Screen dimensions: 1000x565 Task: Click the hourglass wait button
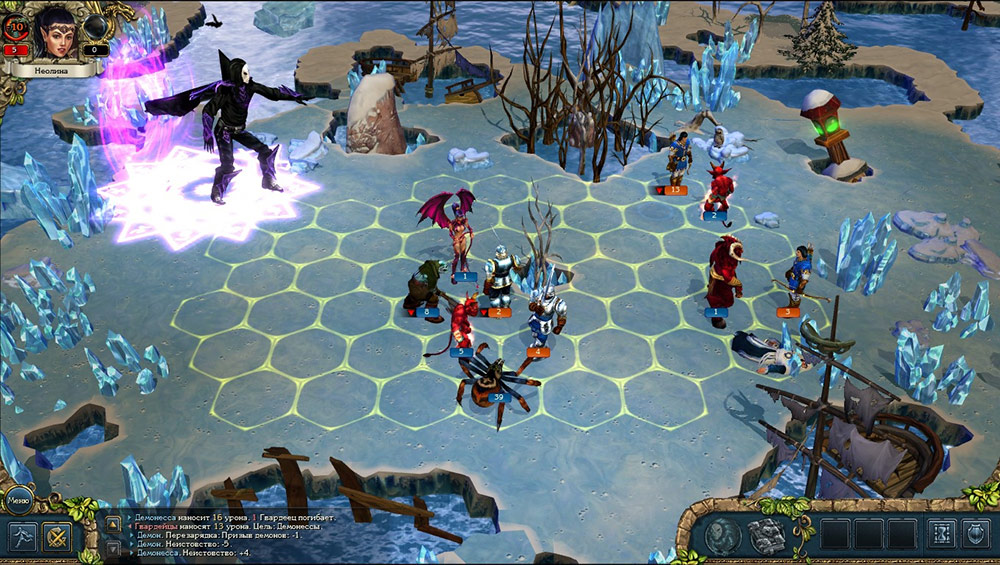pyautogui.click(x=940, y=535)
